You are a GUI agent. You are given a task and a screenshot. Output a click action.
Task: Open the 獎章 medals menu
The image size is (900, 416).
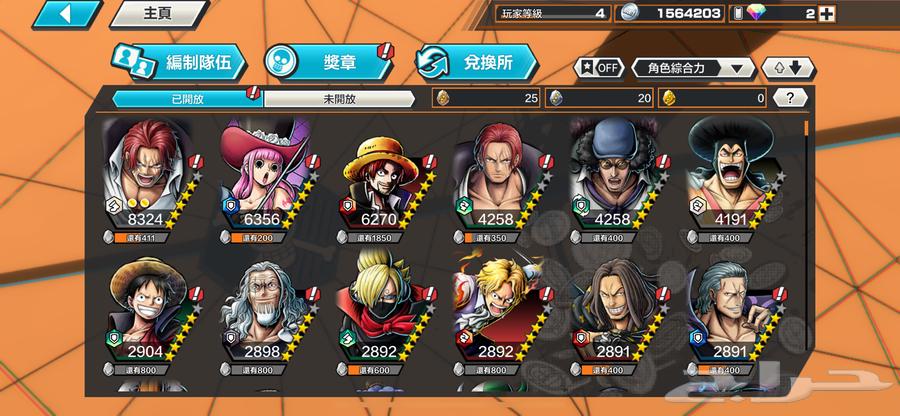pyautogui.click(x=327, y=62)
